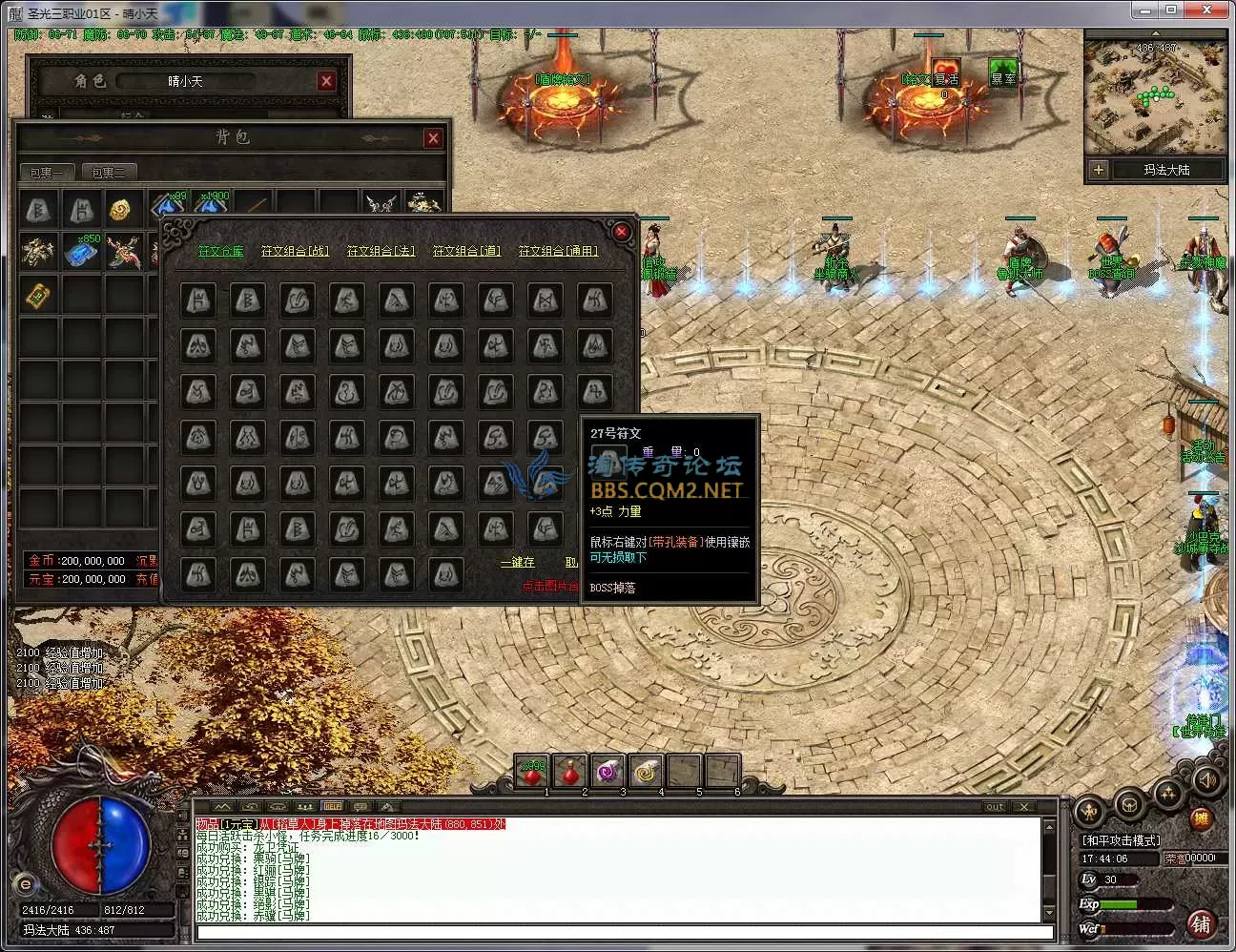Open the 符文组合[道] taoist rune combos
Screen dimensions: 1236x952
[466, 251]
